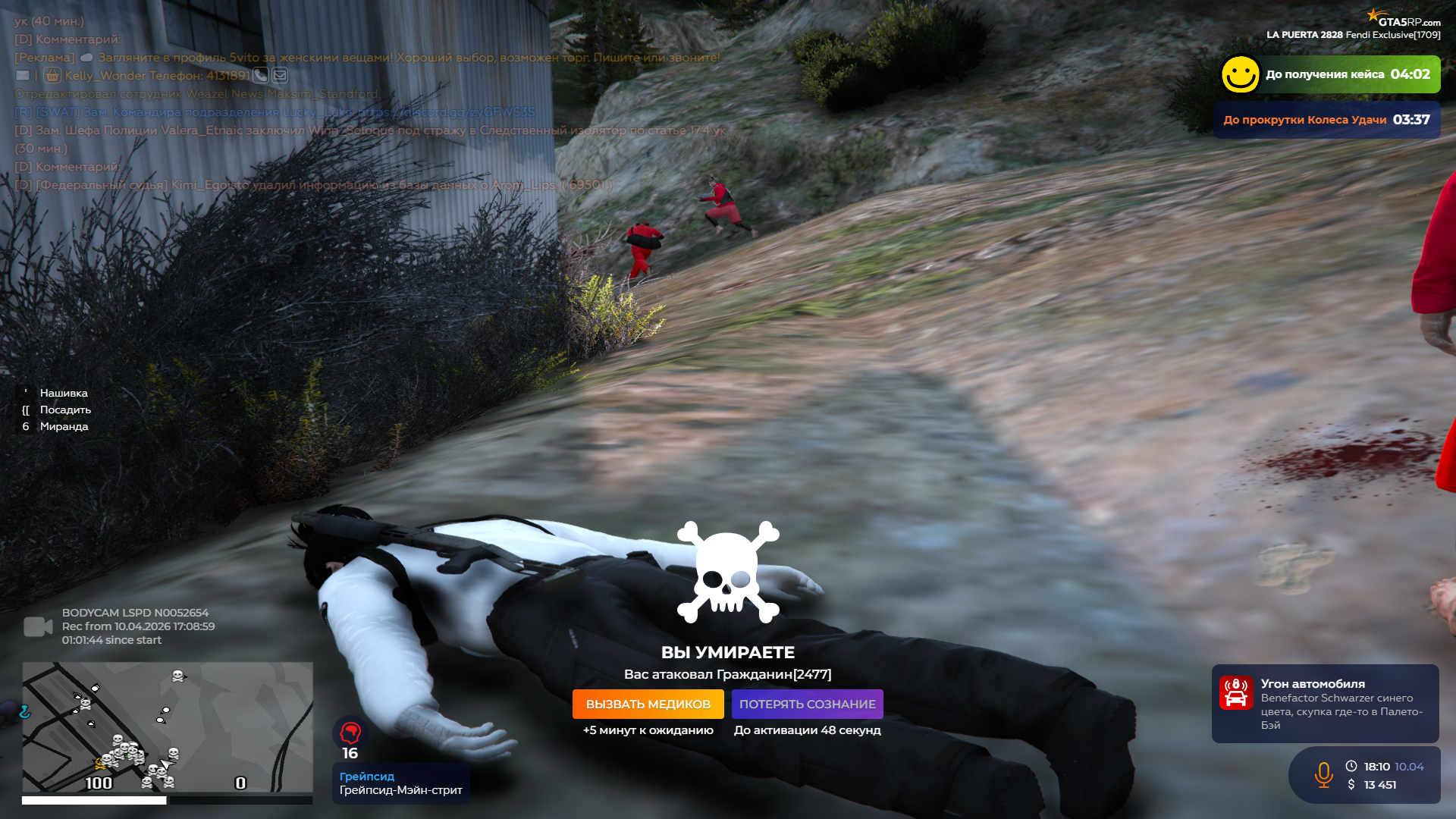Screen dimensions: 1456x819
Task: Click the yellow smiley case reward icon
Action: pos(1241,74)
